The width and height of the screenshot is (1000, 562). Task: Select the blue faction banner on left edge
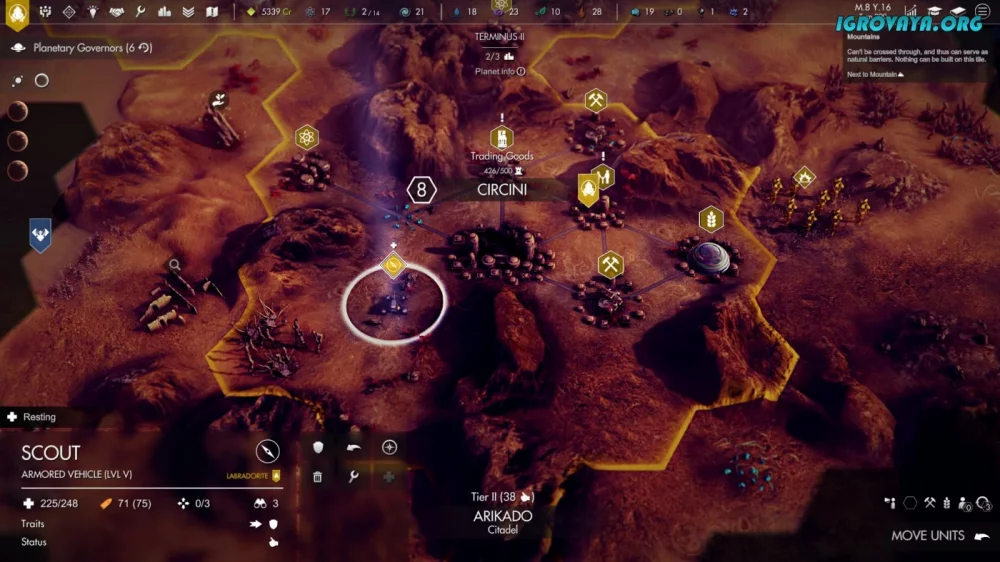pos(40,233)
